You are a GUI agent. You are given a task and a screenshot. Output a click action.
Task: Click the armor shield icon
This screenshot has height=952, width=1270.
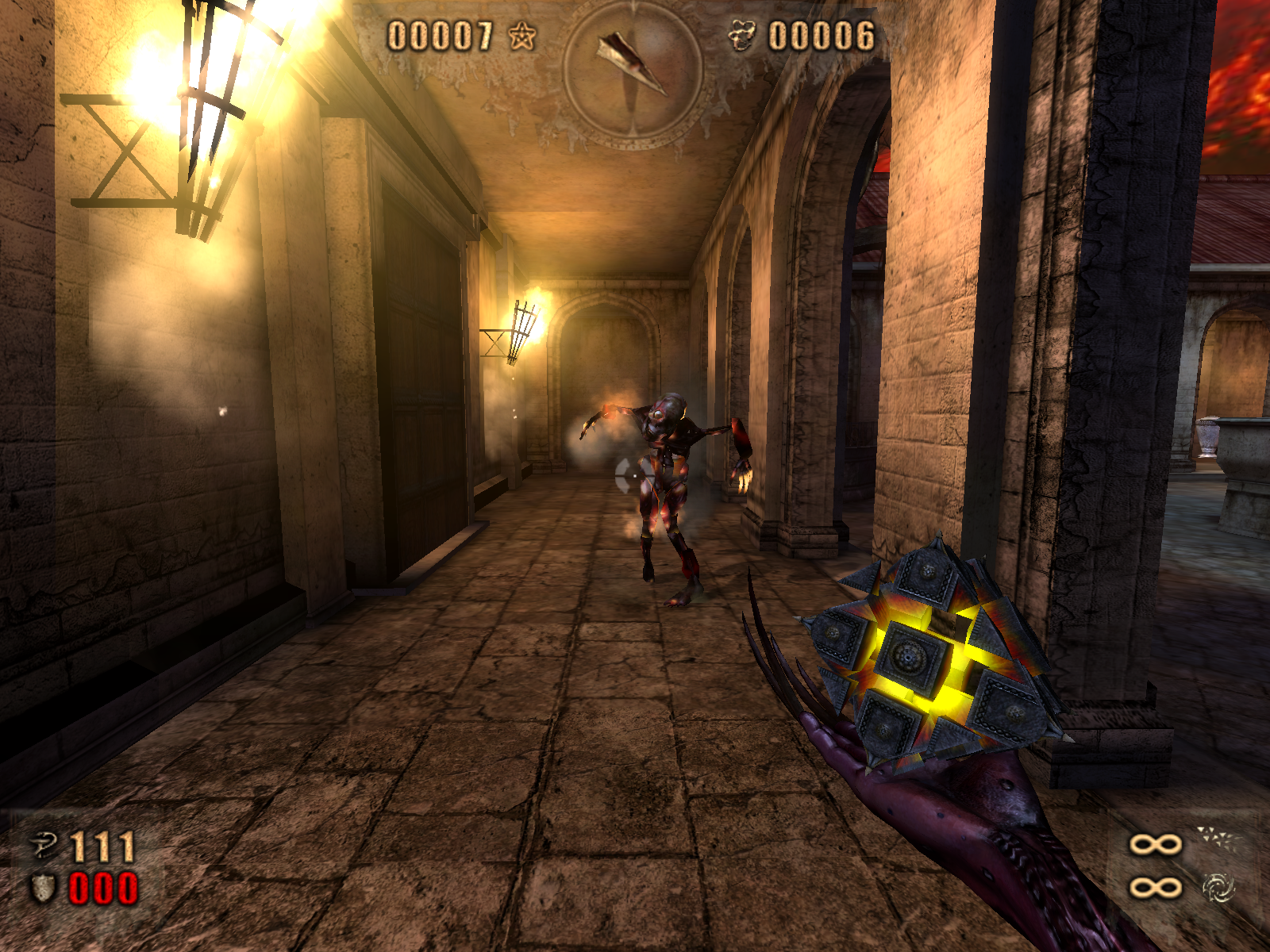pos(43,888)
